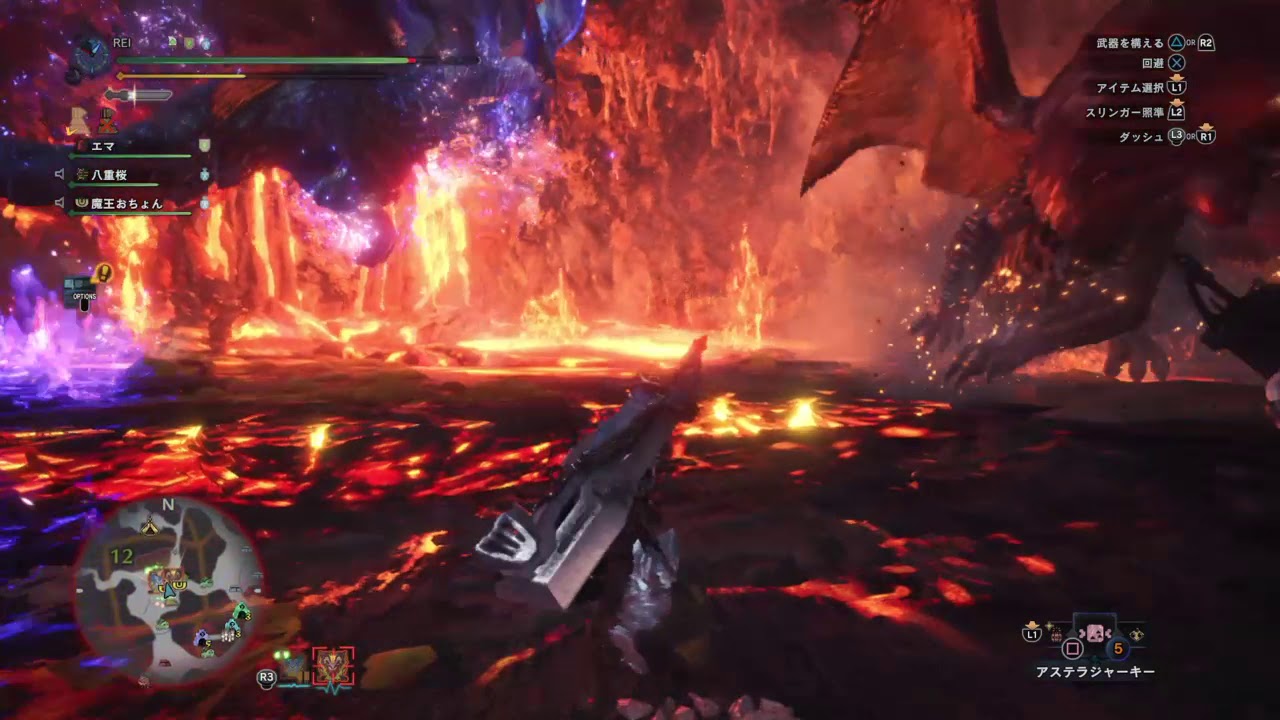Mute voice chat for player 八重桜

click(61, 173)
